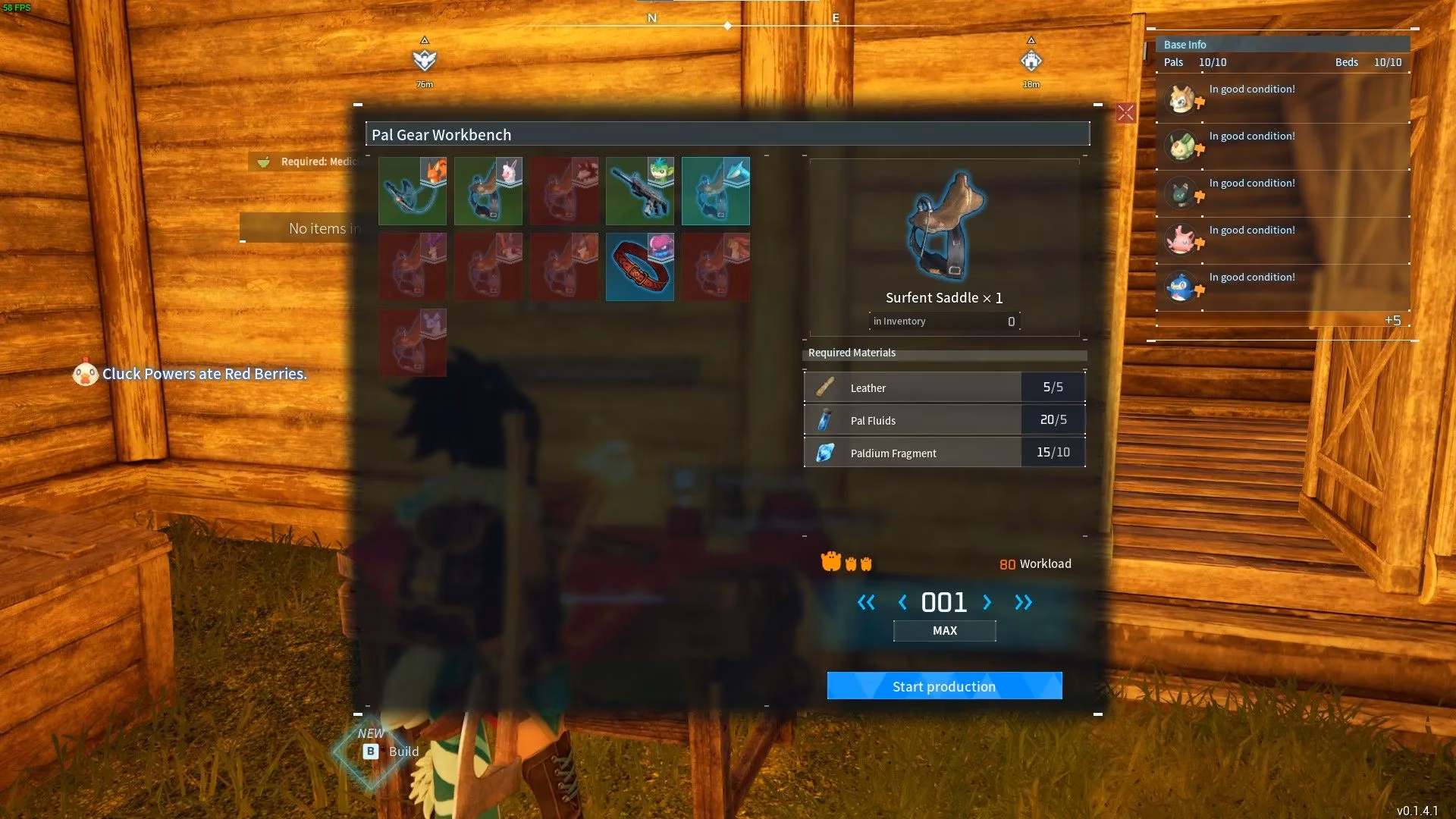Image resolution: width=1456 pixels, height=819 pixels.
Task: Set the production quantity to MAX
Action: [944, 630]
